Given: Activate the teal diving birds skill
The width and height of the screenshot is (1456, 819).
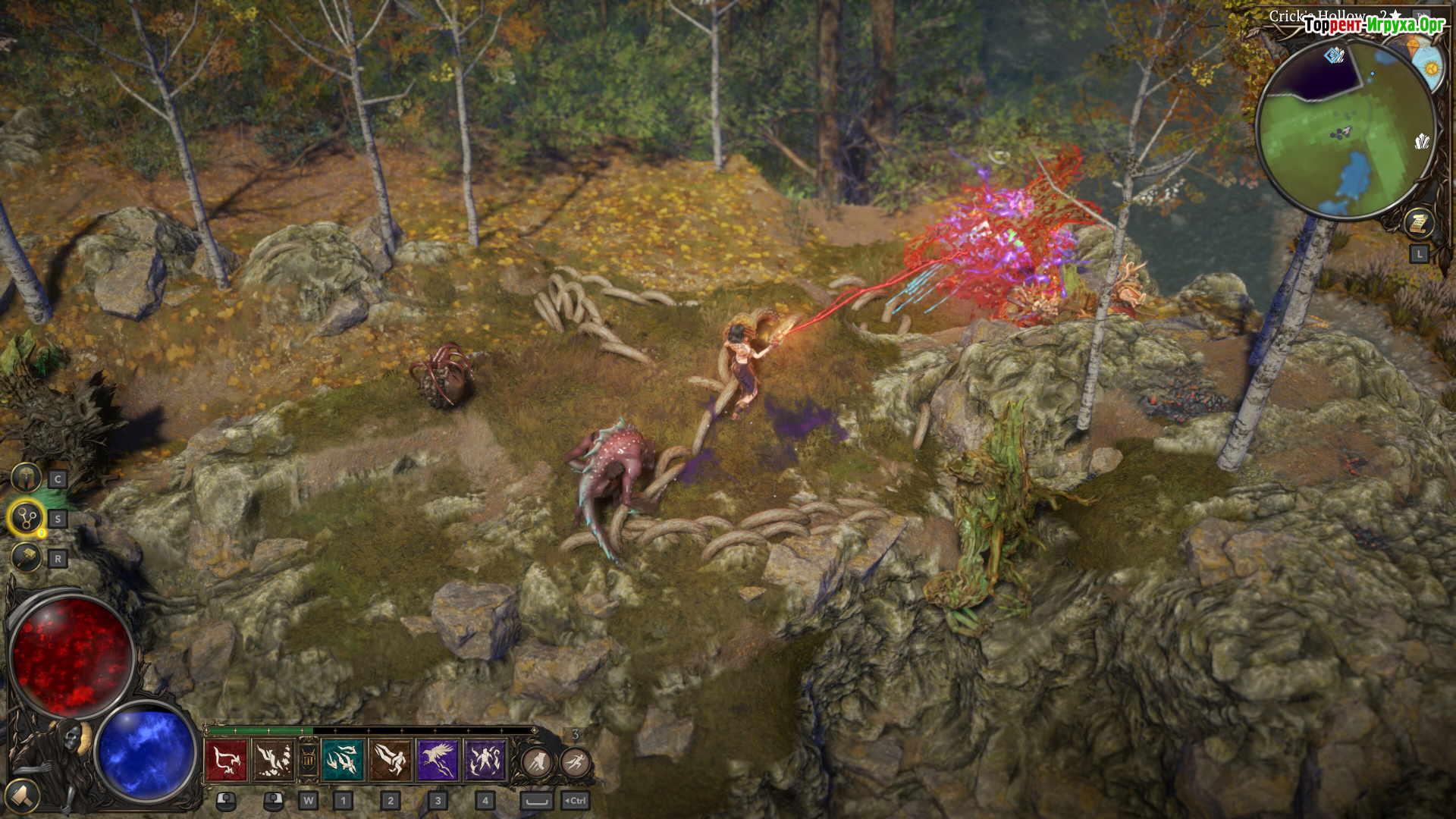Looking at the screenshot, I should pyautogui.click(x=343, y=760).
